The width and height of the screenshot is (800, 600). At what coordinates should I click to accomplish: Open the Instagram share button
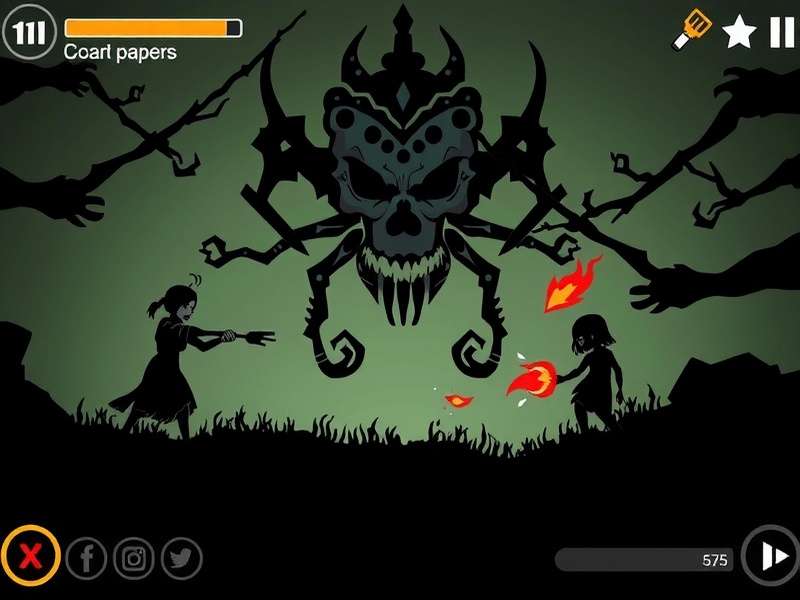[134, 559]
